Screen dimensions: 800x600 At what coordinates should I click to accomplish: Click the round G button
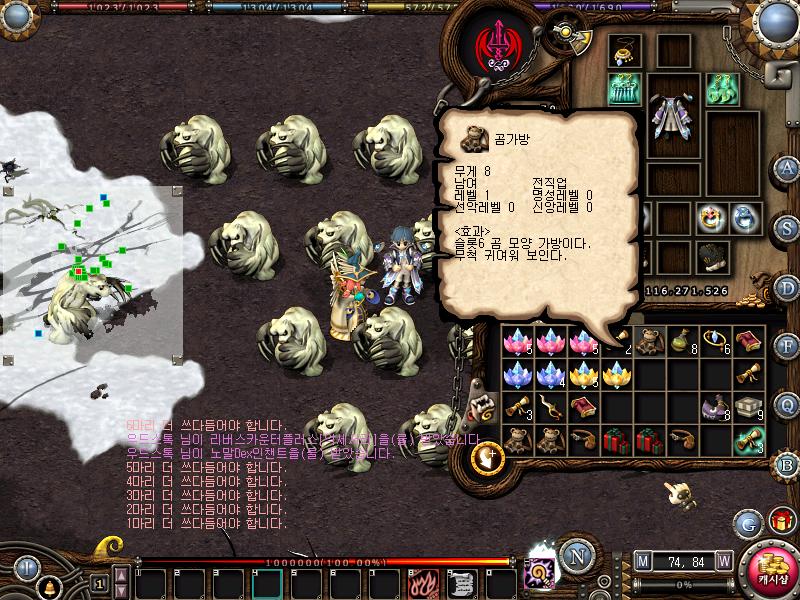(x=747, y=522)
